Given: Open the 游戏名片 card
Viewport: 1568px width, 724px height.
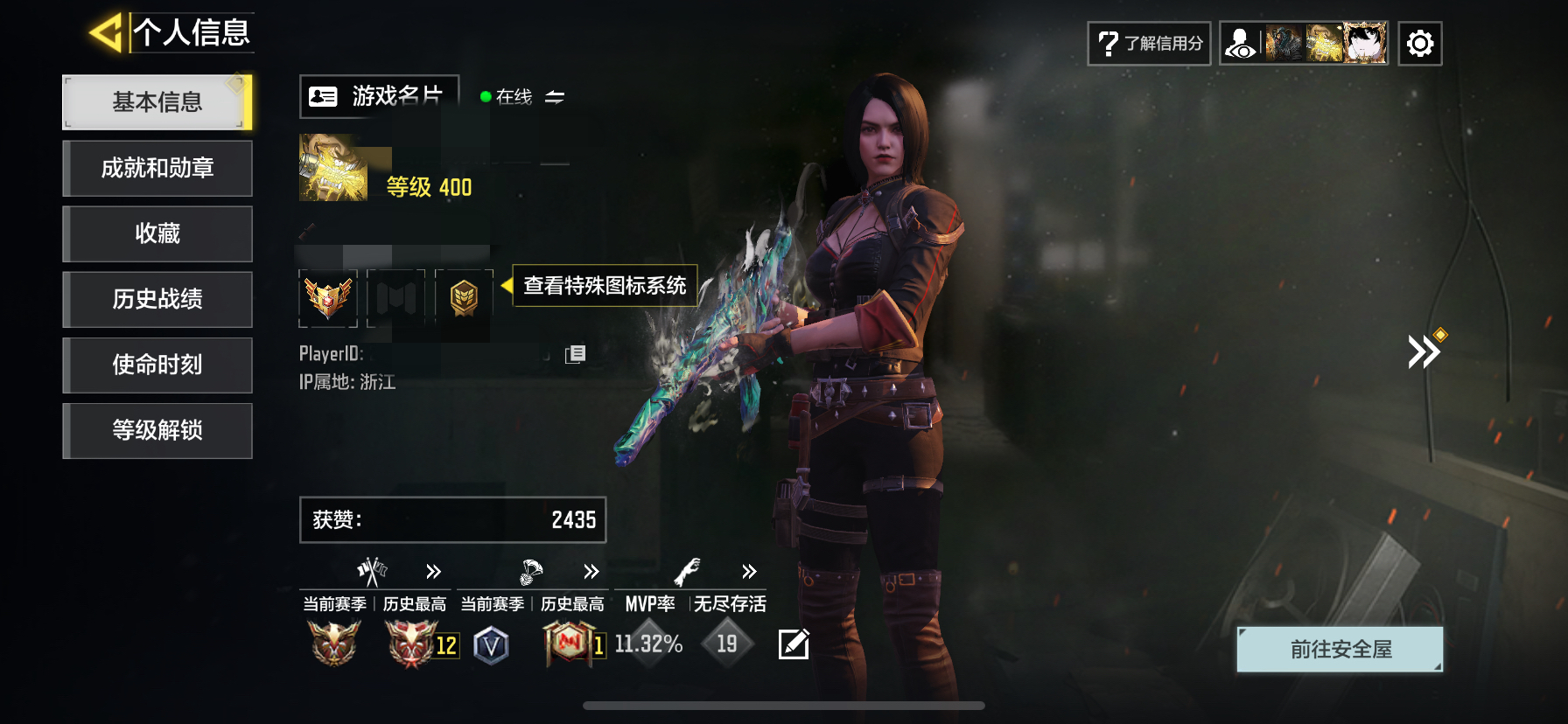Looking at the screenshot, I should point(379,96).
